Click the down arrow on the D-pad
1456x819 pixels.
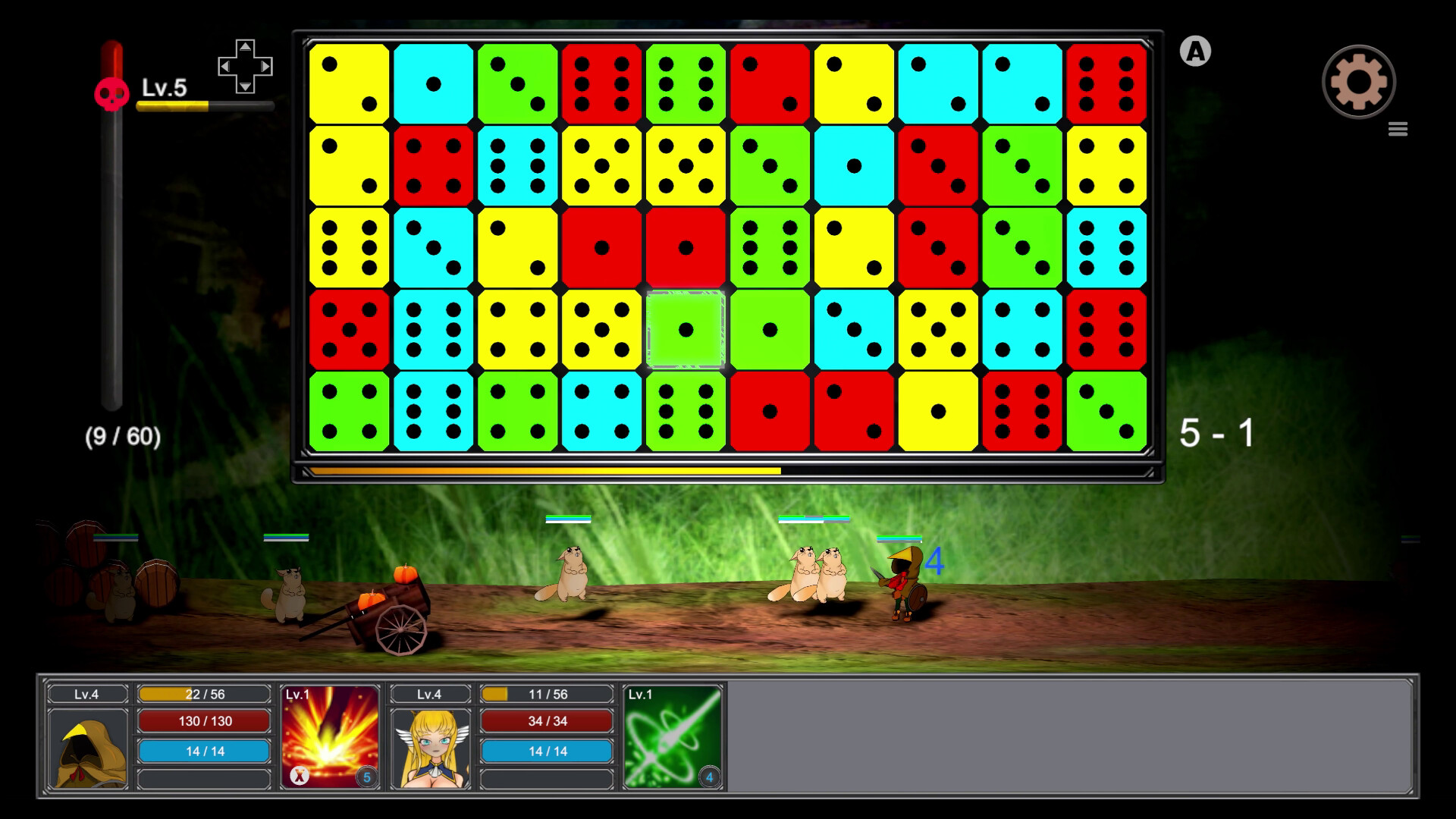244,86
